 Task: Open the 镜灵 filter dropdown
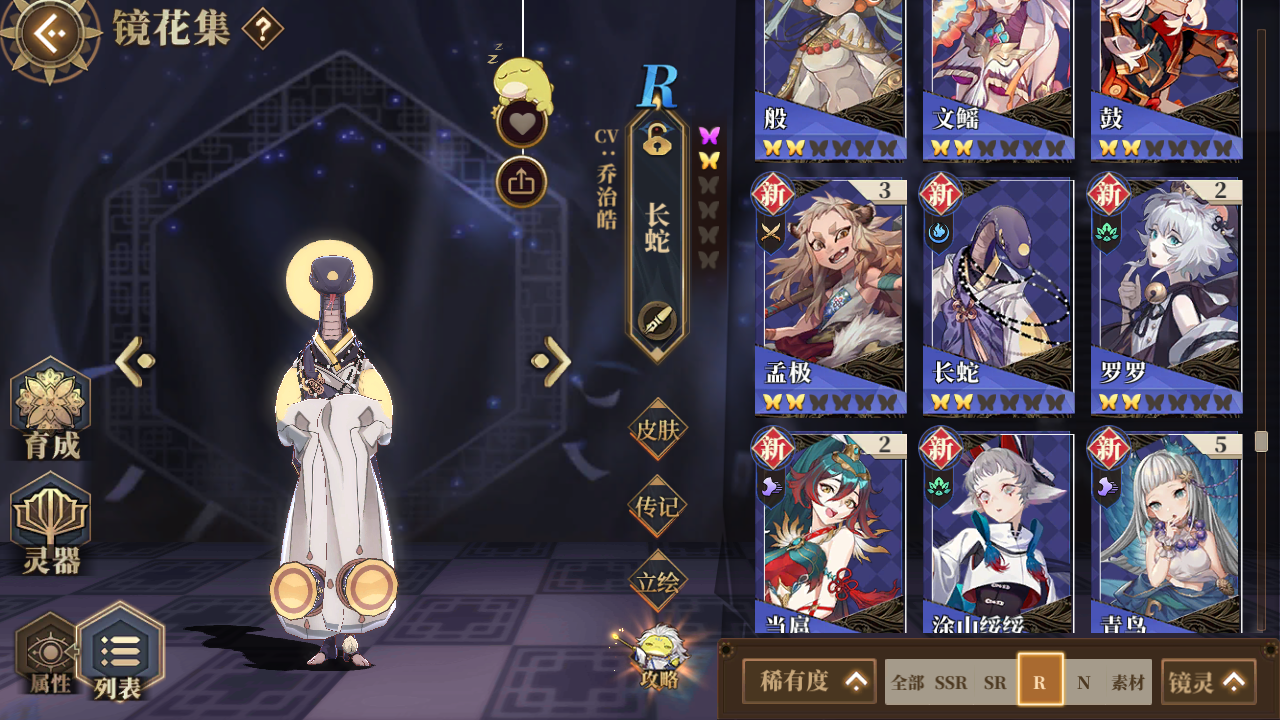coord(1208,682)
